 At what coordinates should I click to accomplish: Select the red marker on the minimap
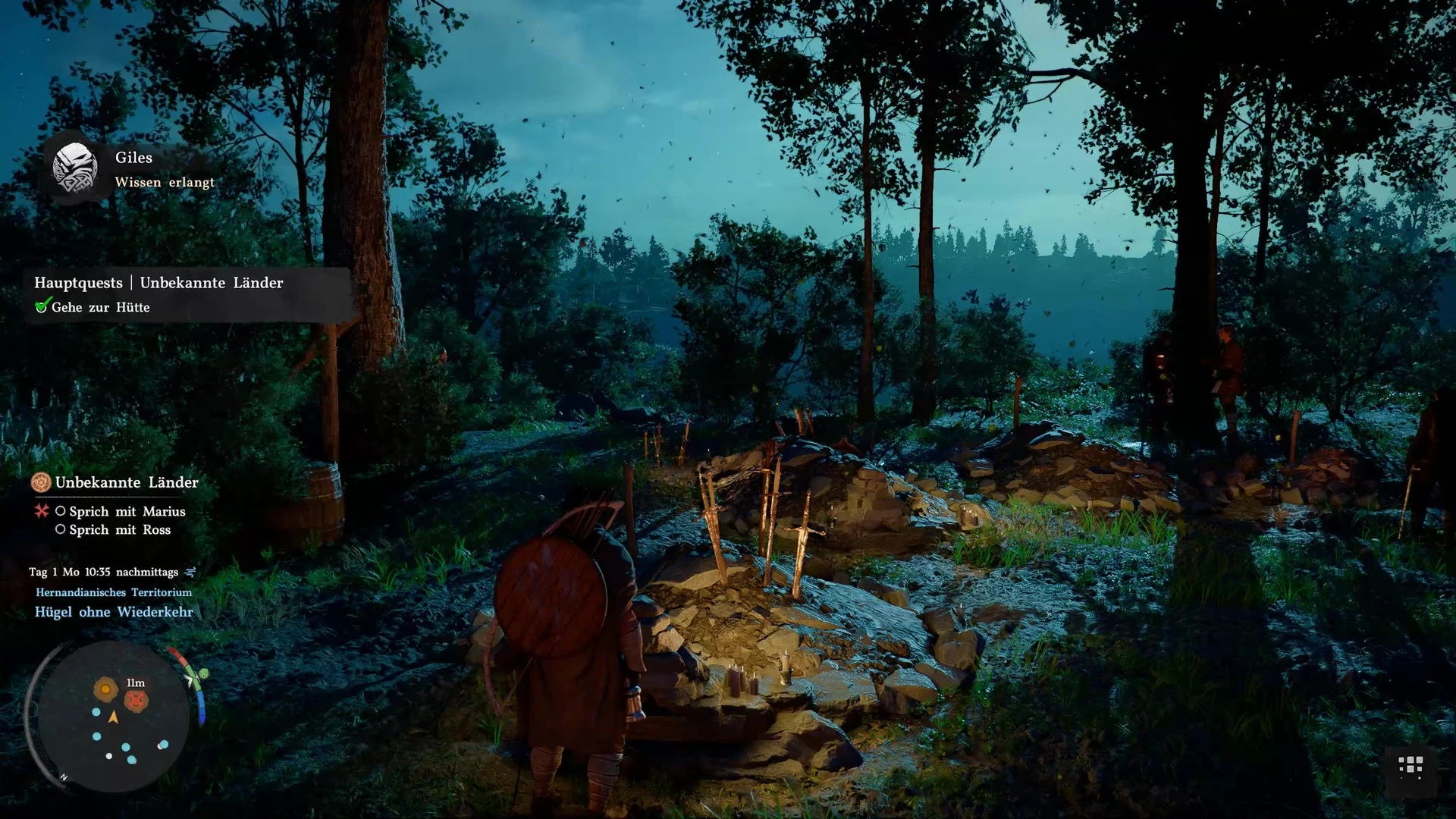click(136, 701)
